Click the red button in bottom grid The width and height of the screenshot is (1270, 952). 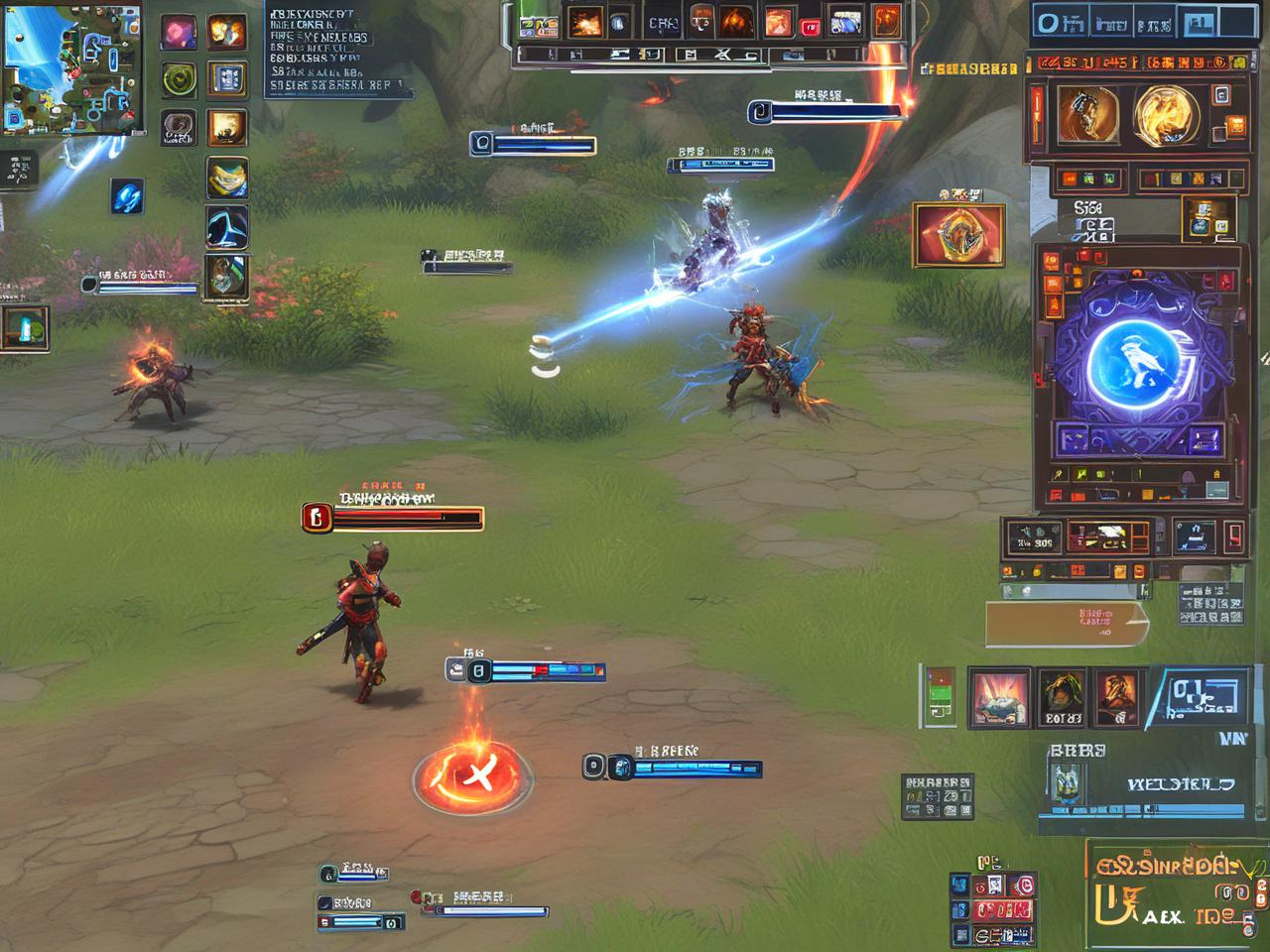coord(1002,910)
